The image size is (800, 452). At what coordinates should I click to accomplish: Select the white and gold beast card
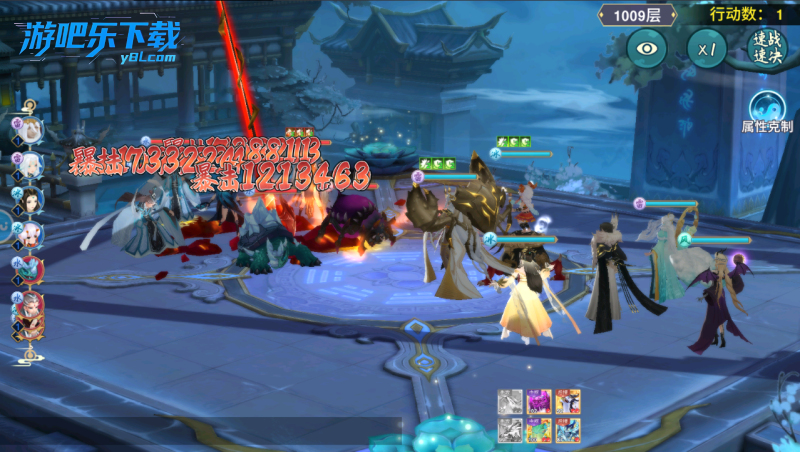pyautogui.click(x=568, y=402)
